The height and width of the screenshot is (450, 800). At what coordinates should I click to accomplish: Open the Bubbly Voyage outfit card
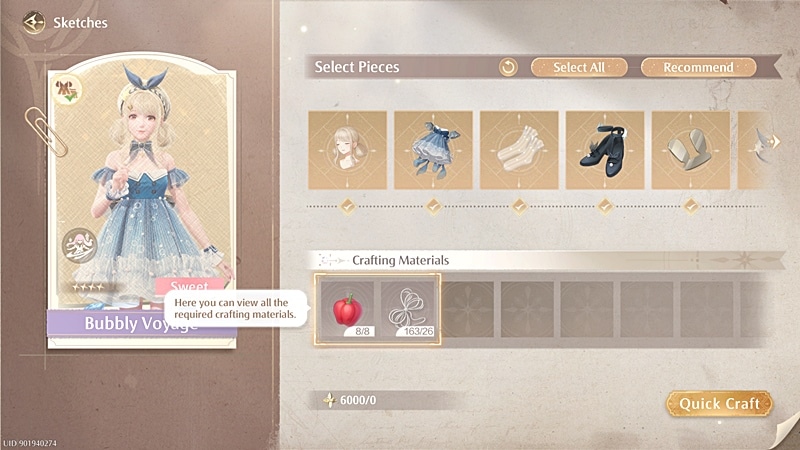tap(141, 200)
